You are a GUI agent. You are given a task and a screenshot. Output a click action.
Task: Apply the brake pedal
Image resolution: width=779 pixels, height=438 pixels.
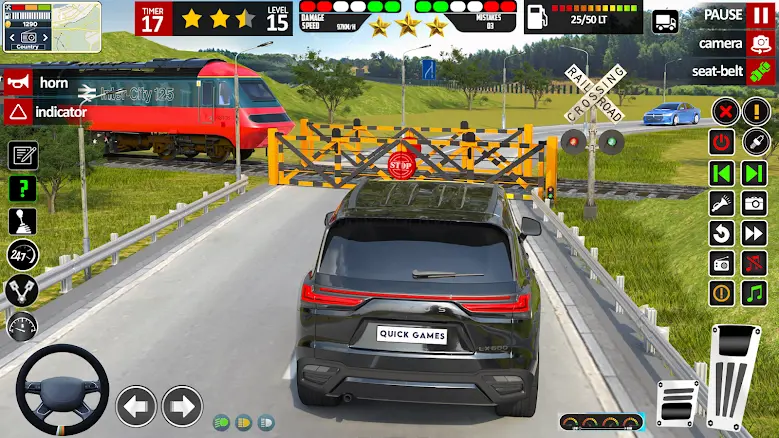(x=678, y=402)
